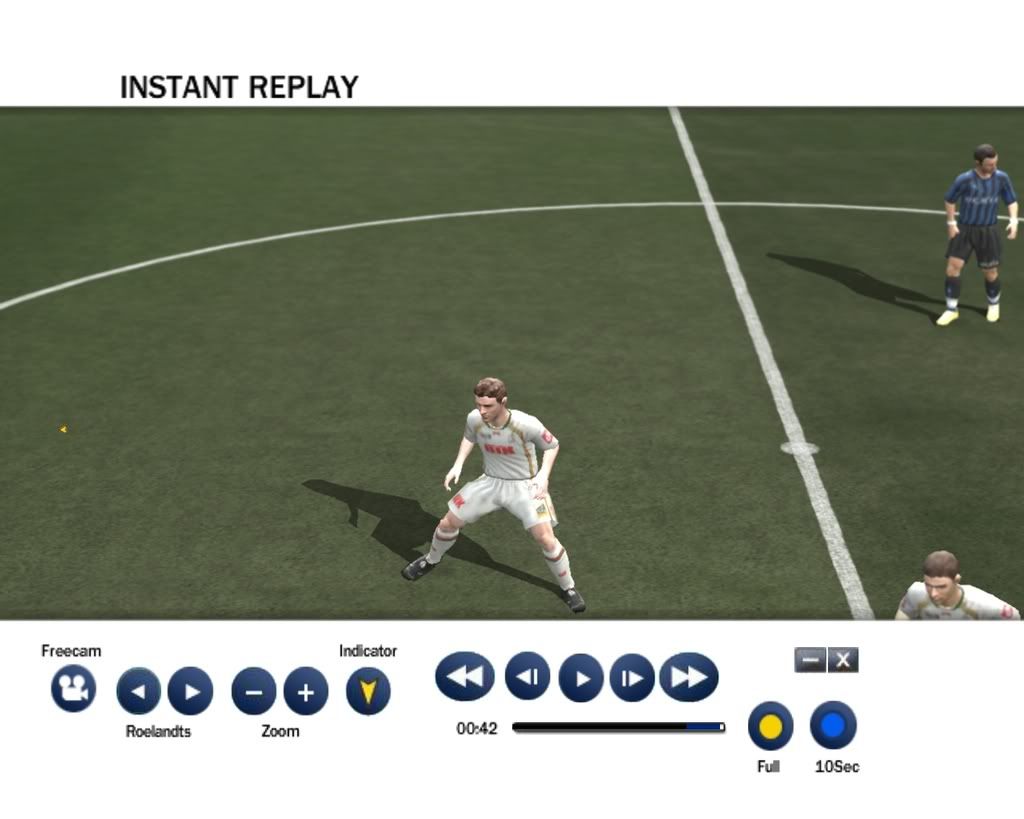
Task: Rewind the instant replay
Action: [465, 677]
